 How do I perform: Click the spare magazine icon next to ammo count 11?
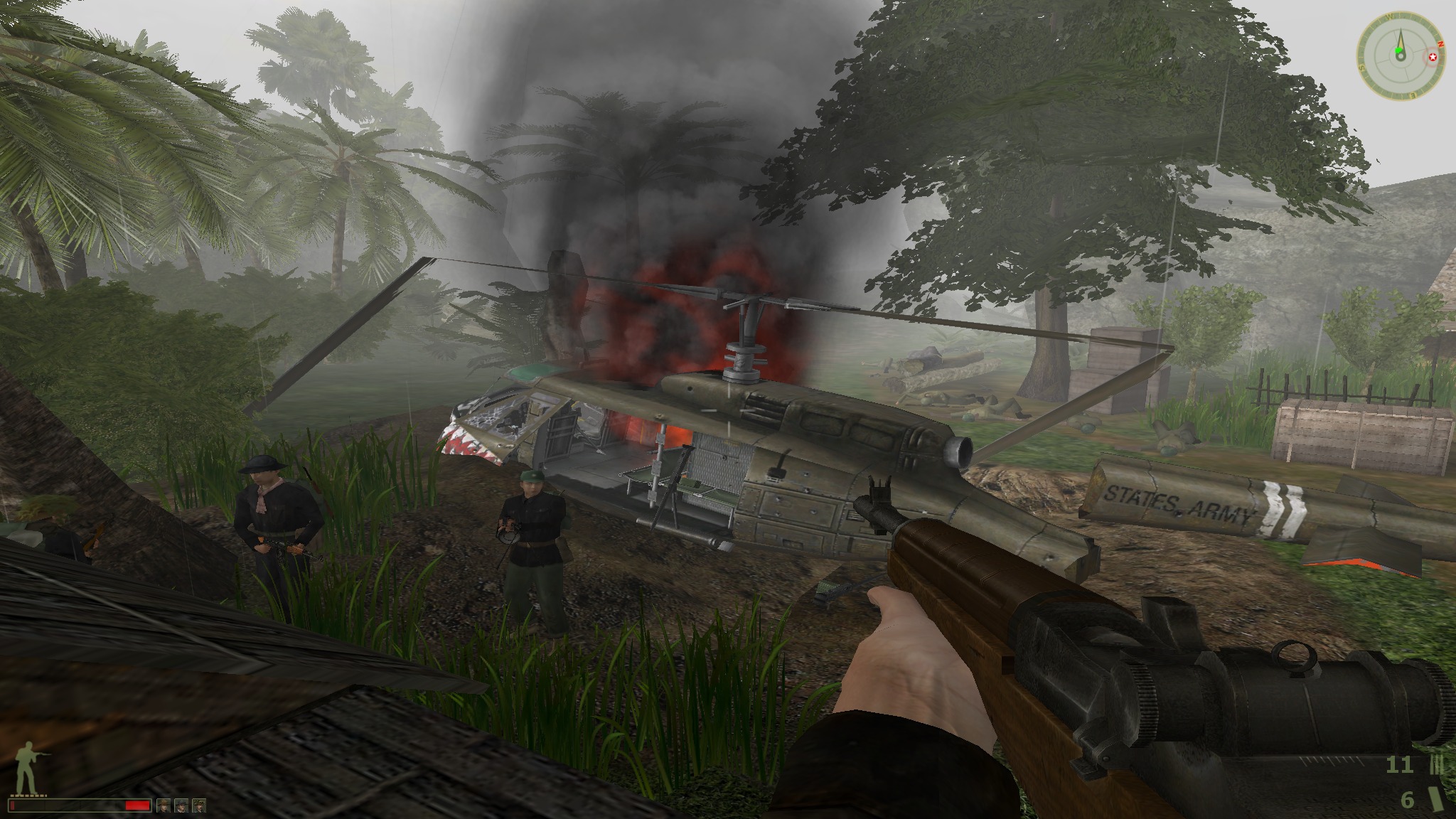[1435, 765]
